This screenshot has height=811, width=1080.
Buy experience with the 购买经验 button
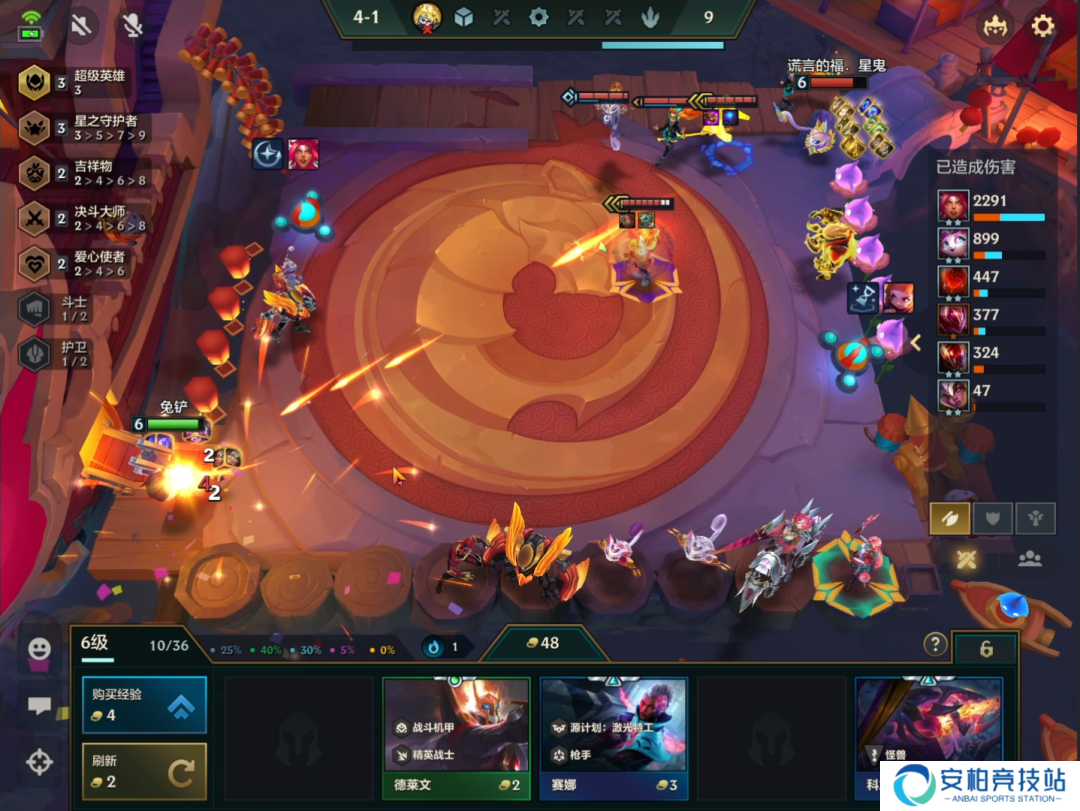point(144,704)
